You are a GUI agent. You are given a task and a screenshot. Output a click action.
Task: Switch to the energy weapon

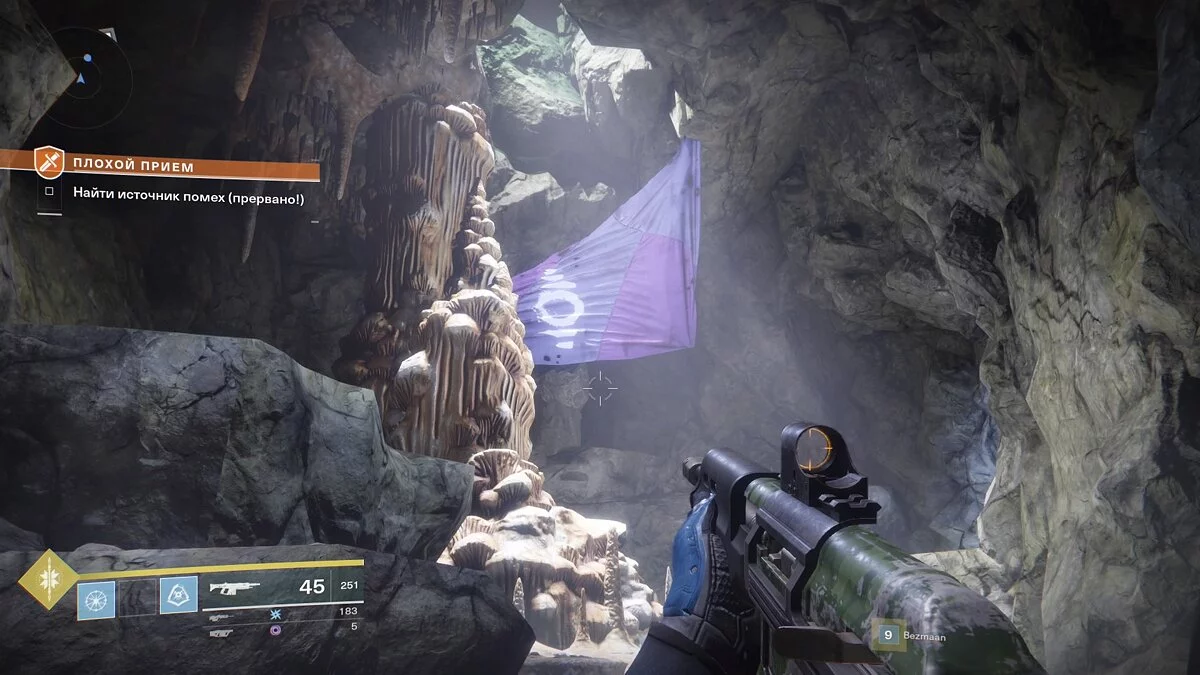(224, 611)
